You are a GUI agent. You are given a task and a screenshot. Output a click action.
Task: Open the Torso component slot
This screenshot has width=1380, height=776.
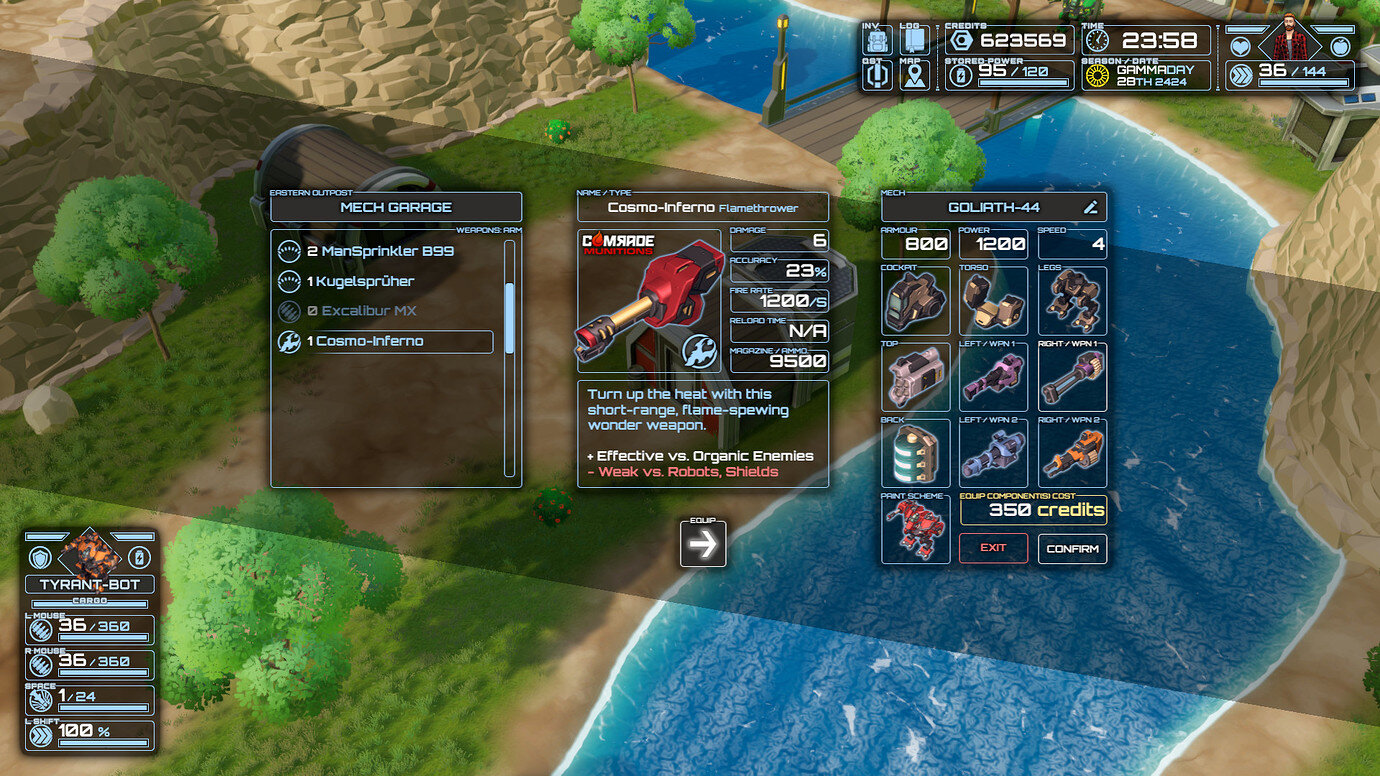[x=993, y=301]
